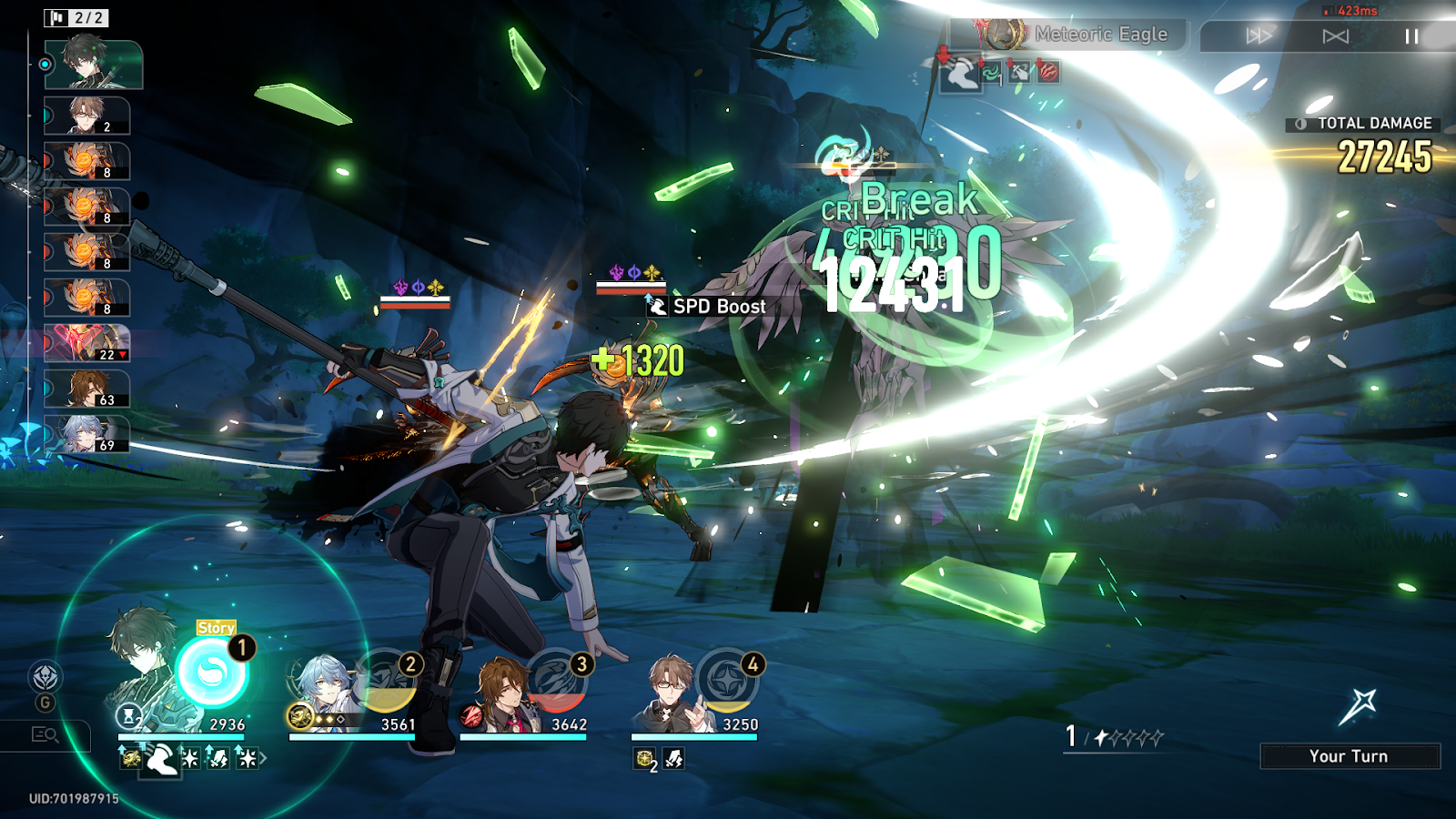
Task: Inspect the turn-order enemy portrait marked 22
Action: click(x=88, y=344)
